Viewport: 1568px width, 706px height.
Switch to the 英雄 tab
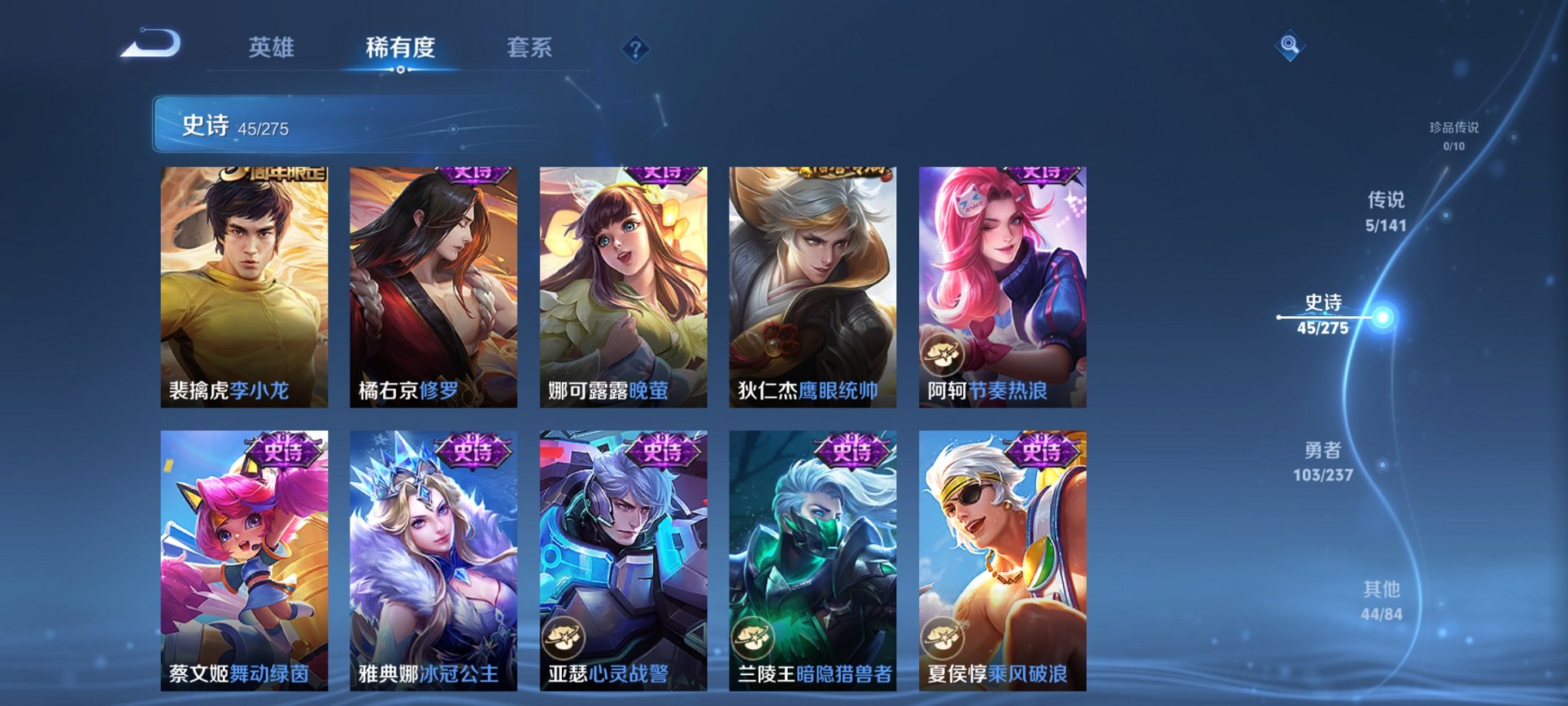(x=273, y=46)
